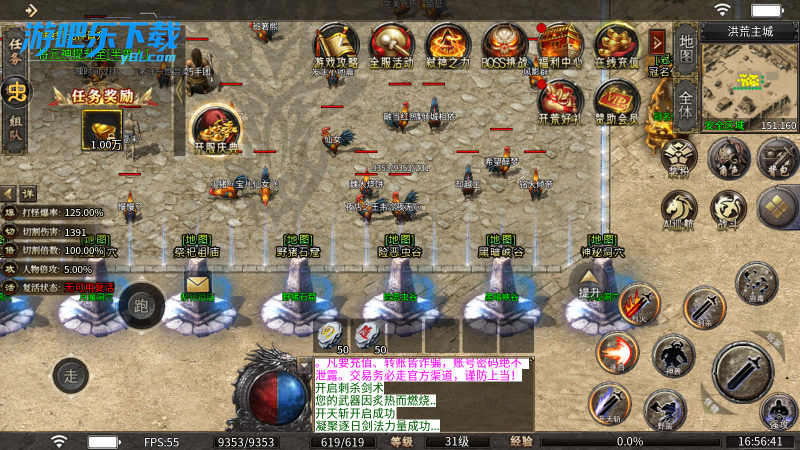
Task: Open the 在线充值 recharge shop
Action: coord(617,45)
